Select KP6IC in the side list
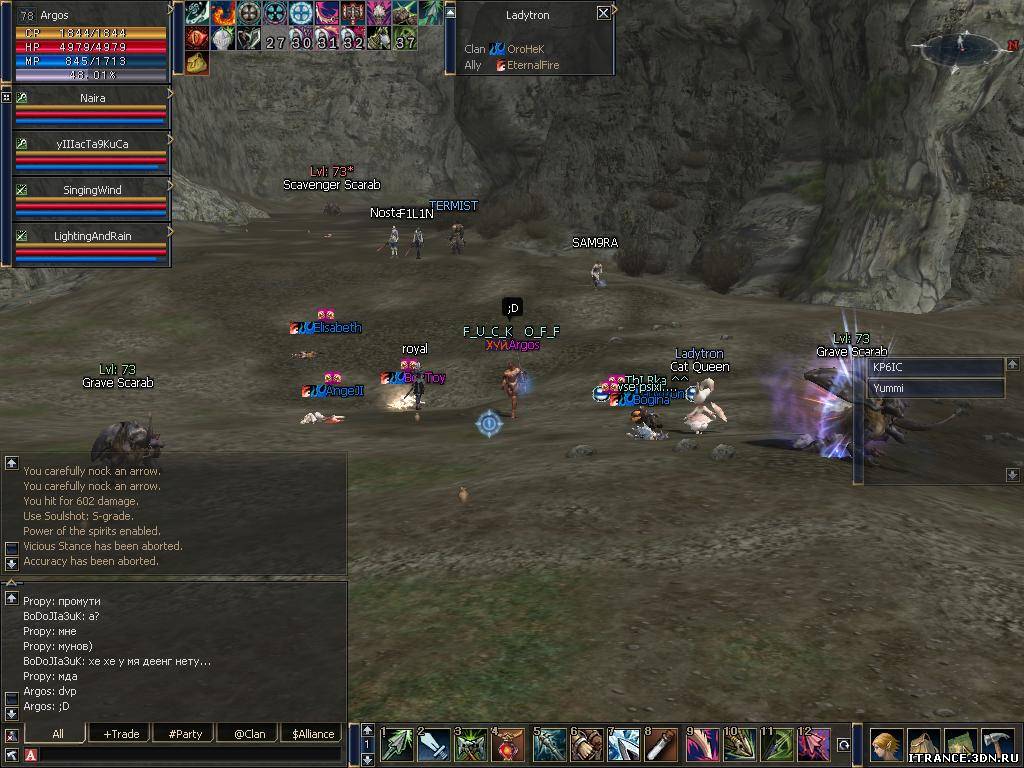The image size is (1024, 768). [935, 367]
